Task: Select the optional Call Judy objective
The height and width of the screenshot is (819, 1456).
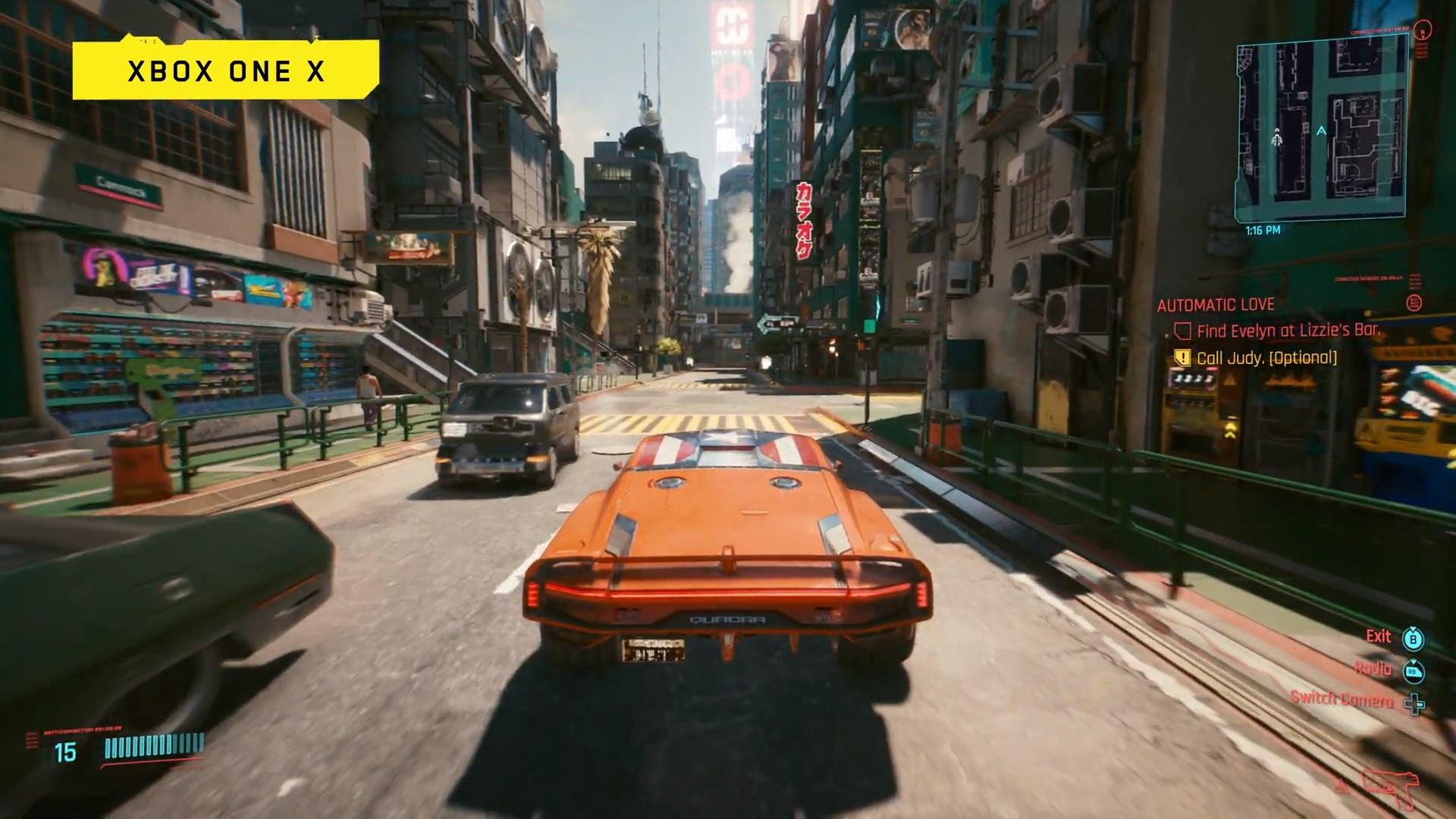Action: point(1266,358)
